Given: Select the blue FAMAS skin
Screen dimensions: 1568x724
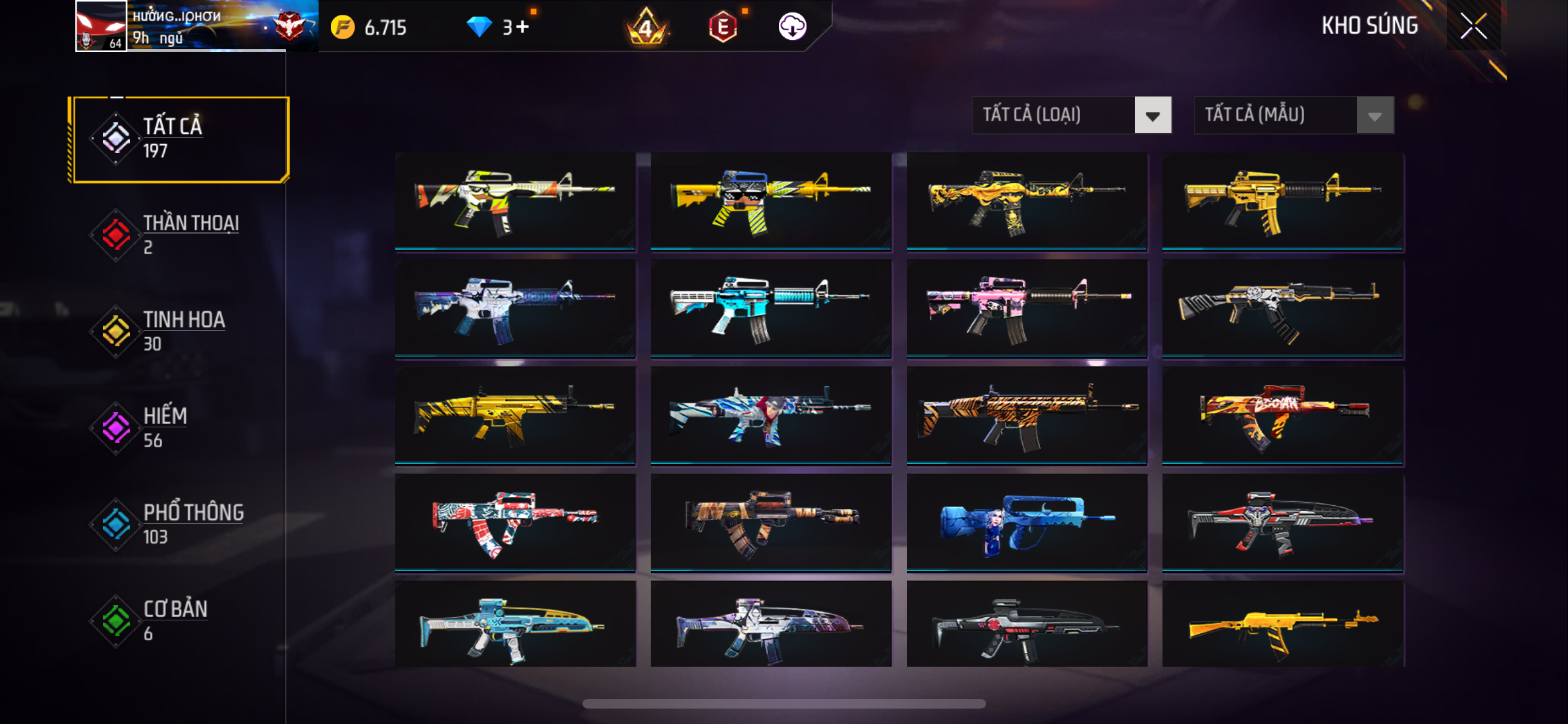Looking at the screenshot, I should [1027, 523].
